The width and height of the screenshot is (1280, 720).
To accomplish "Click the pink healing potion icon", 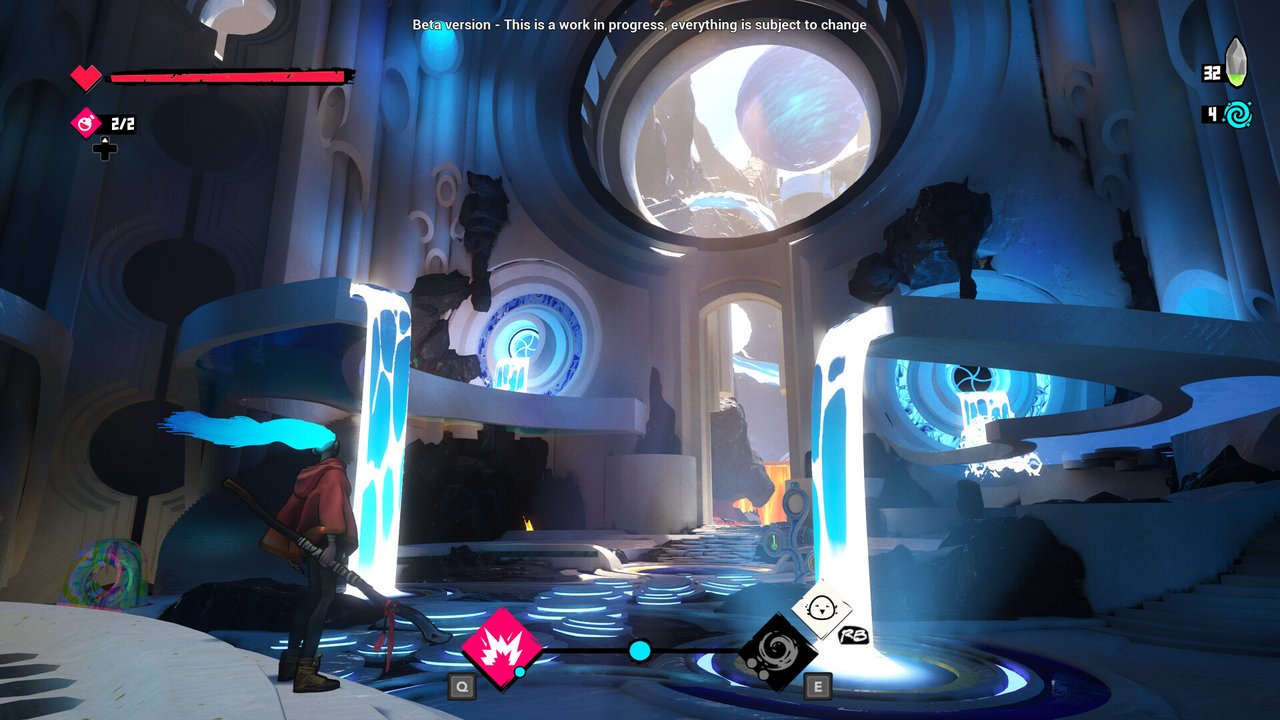I will pos(87,124).
